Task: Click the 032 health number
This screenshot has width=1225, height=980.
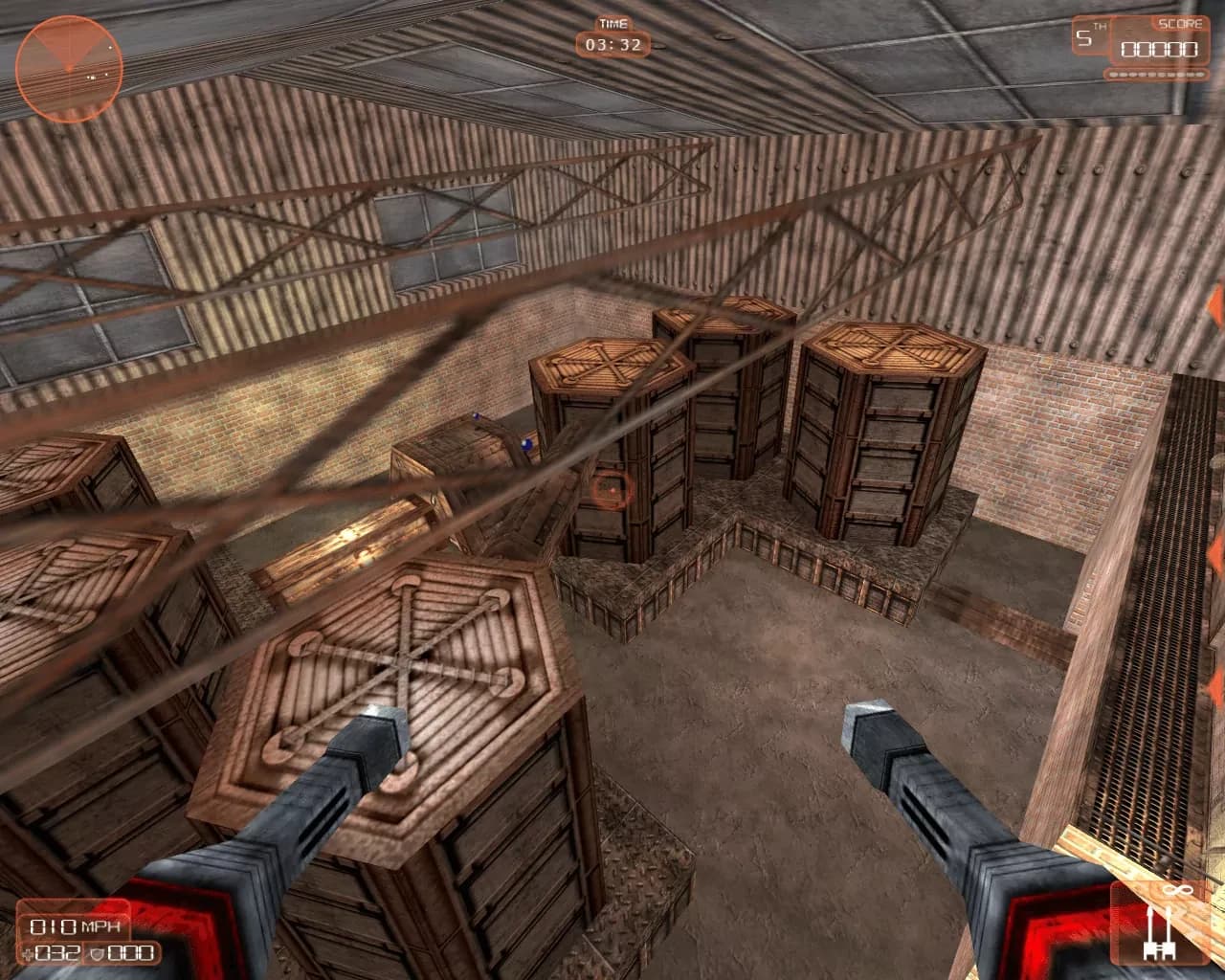Action: coord(56,953)
